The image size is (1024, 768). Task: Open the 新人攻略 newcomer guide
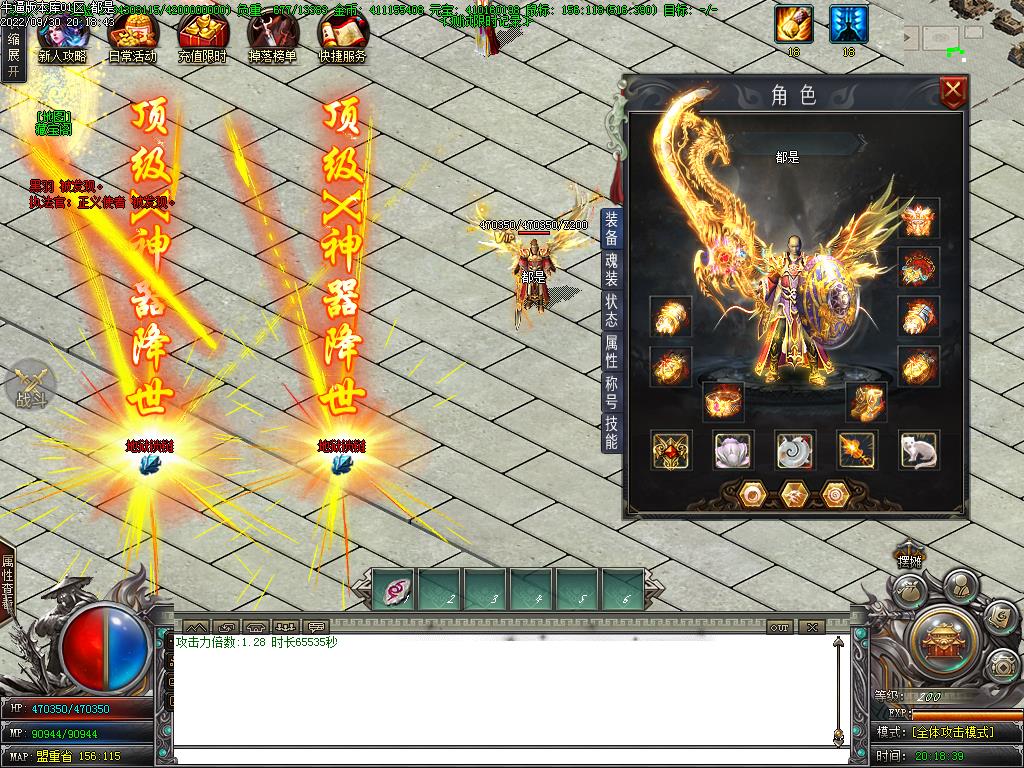click(x=62, y=41)
